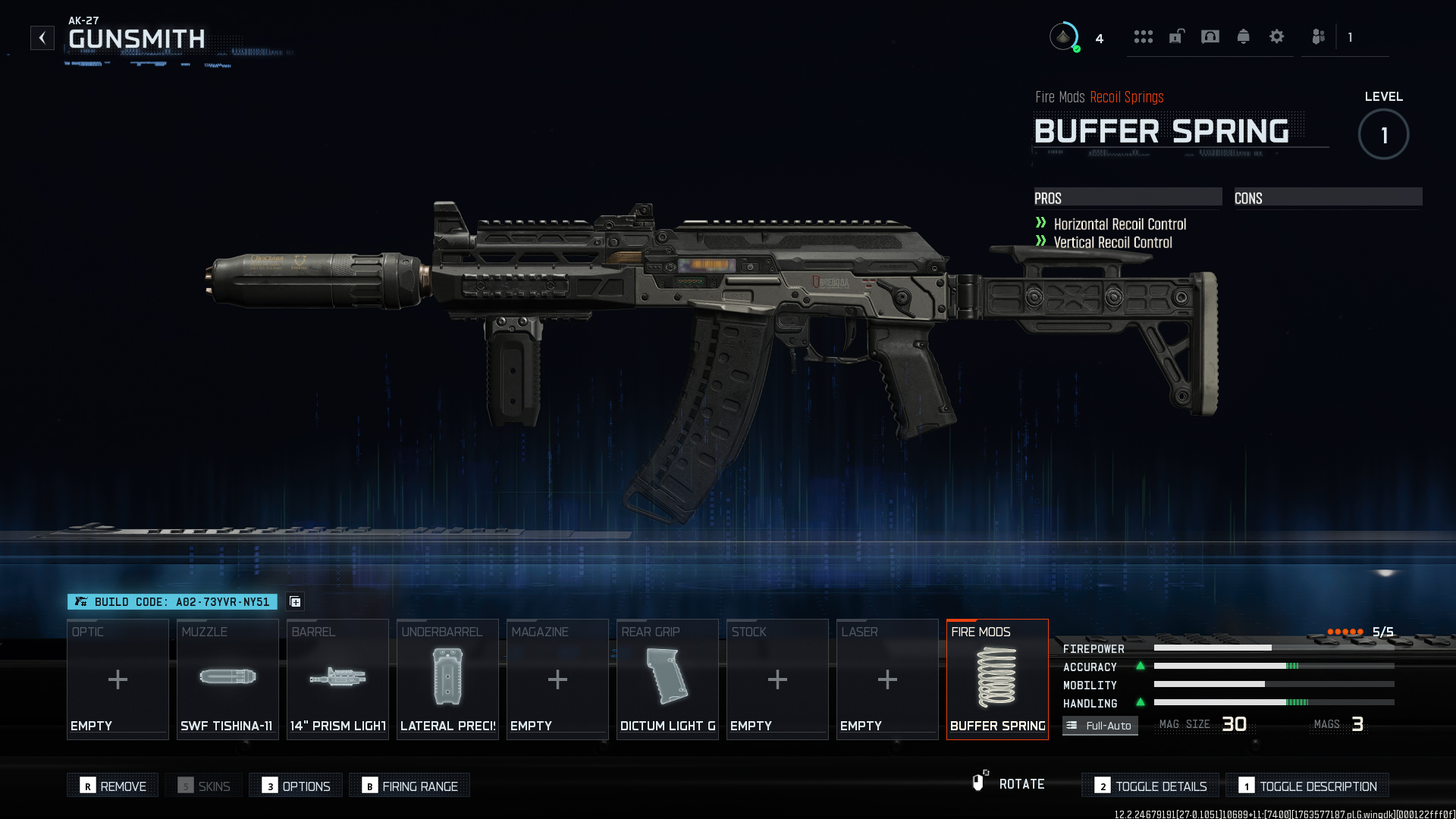
Task: Toggle the Full-Auto fire mode
Action: [x=1100, y=725]
